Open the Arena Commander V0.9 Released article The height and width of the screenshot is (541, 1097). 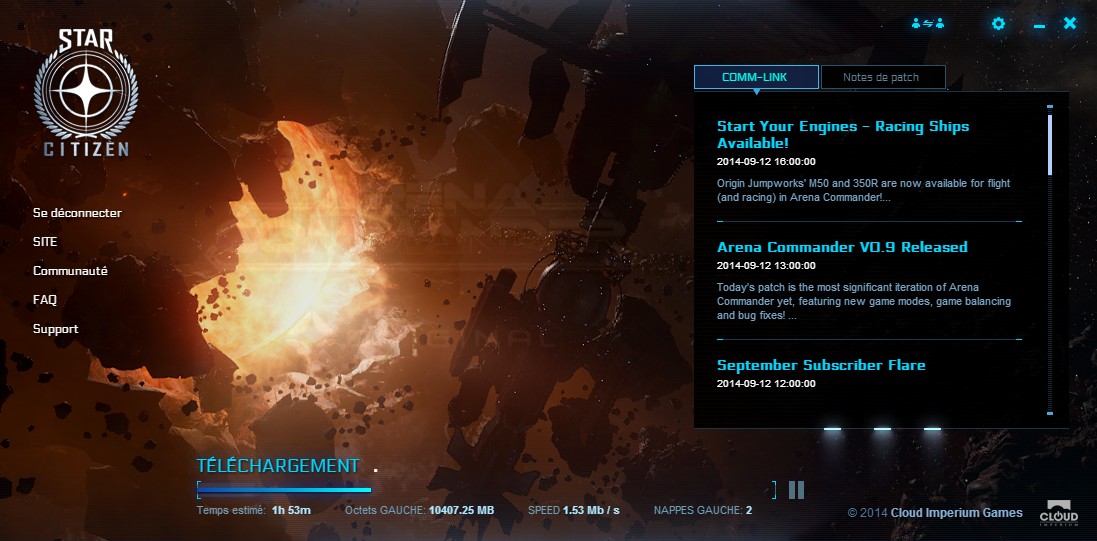click(842, 247)
